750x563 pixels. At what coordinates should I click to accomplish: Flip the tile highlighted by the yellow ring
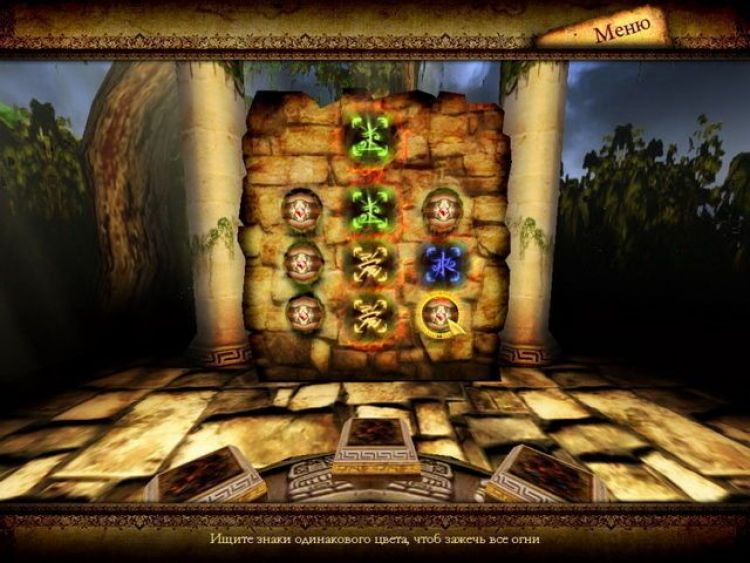tap(439, 315)
